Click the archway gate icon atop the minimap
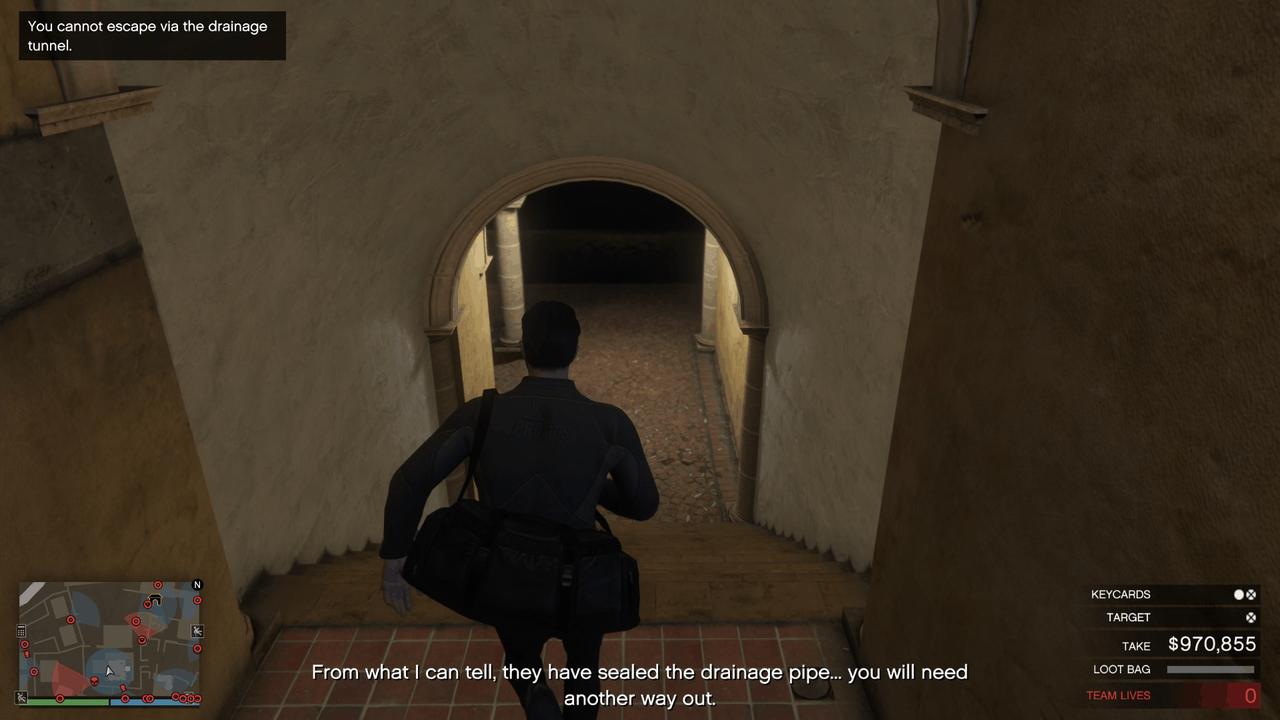1280x720 pixels. coord(155,599)
